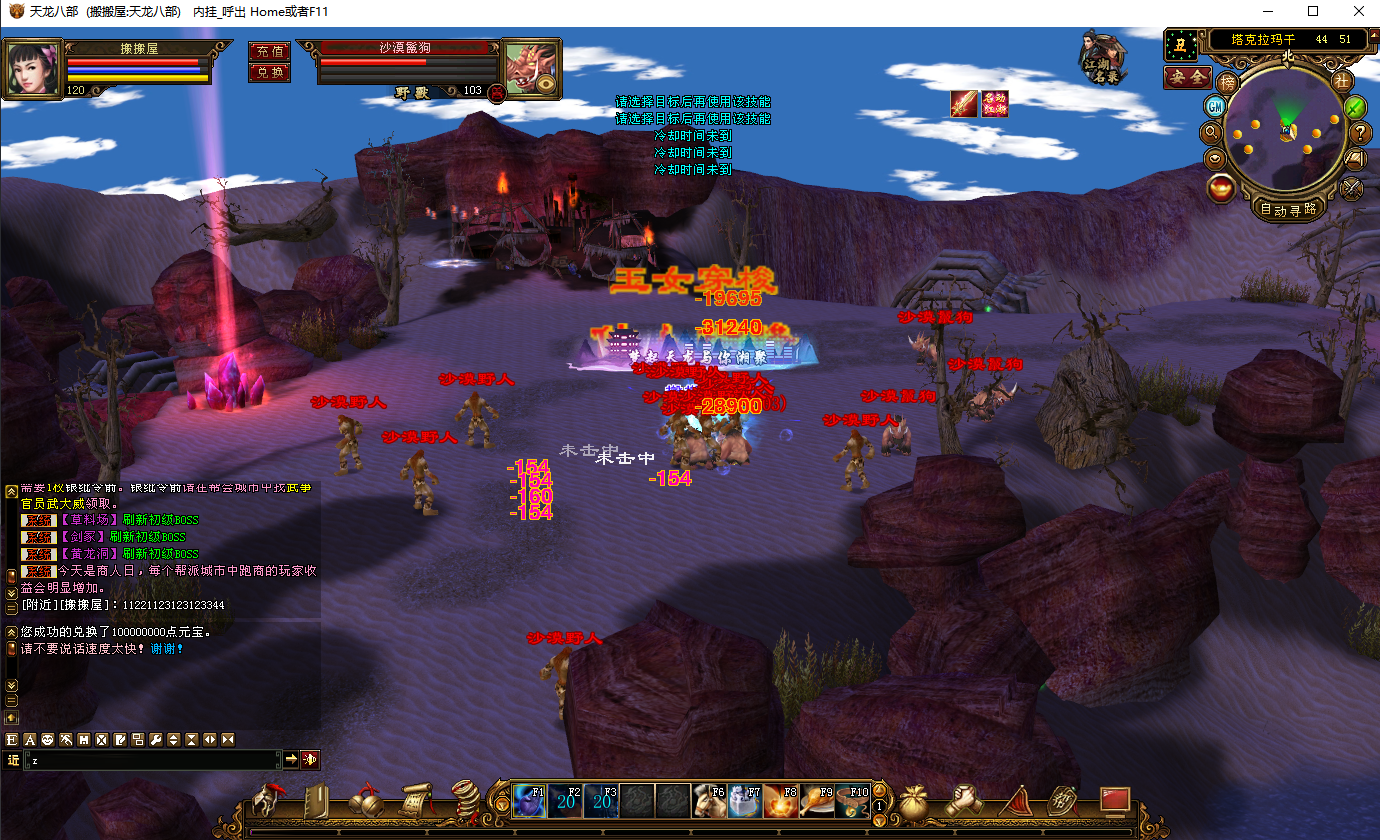Click the magnifier button by the minimap

(x=1211, y=131)
